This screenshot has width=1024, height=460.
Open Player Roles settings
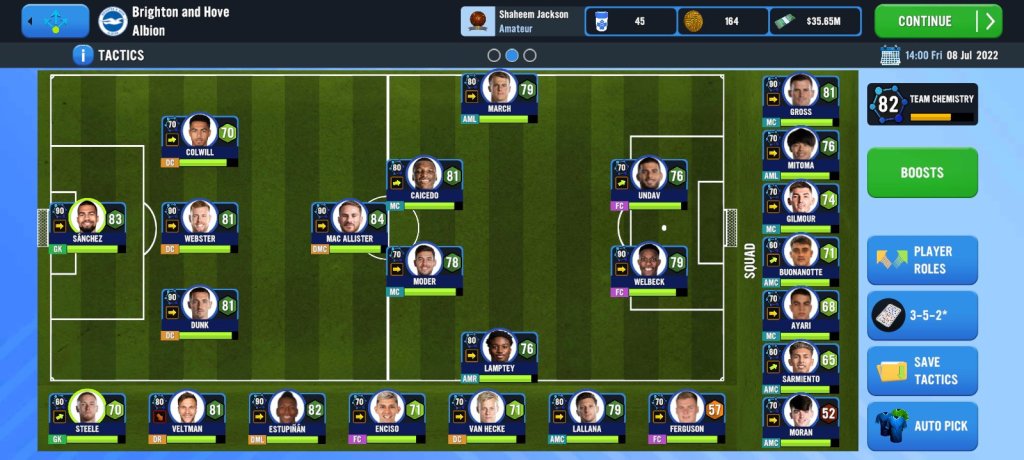(921, 260)
